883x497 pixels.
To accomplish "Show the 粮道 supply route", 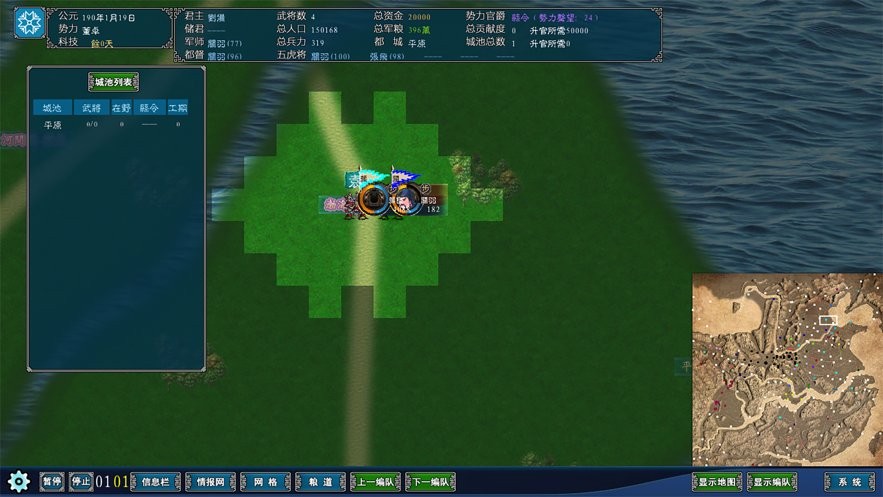I will 320,482.
